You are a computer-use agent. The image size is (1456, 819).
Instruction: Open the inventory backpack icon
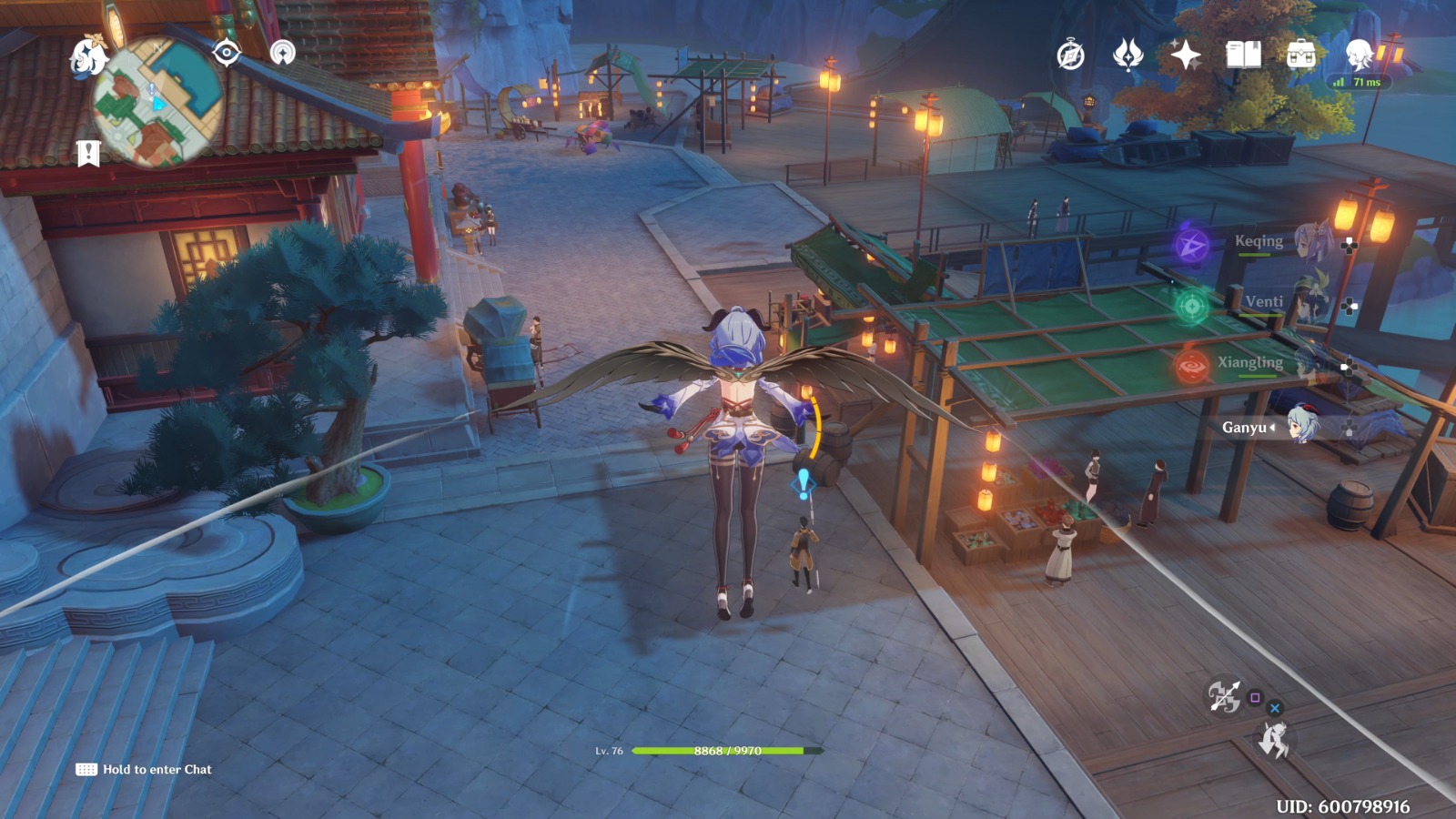[x=1300, y=56]
